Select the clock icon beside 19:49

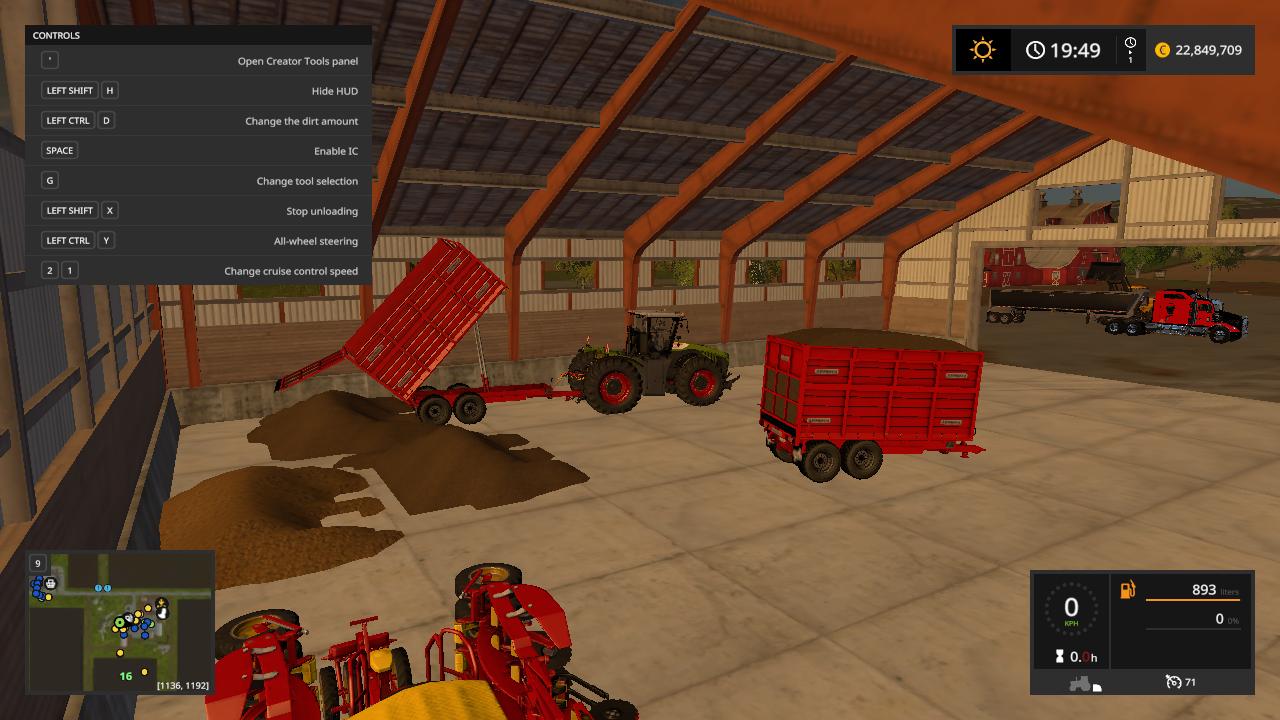(x=1036, y=48)
